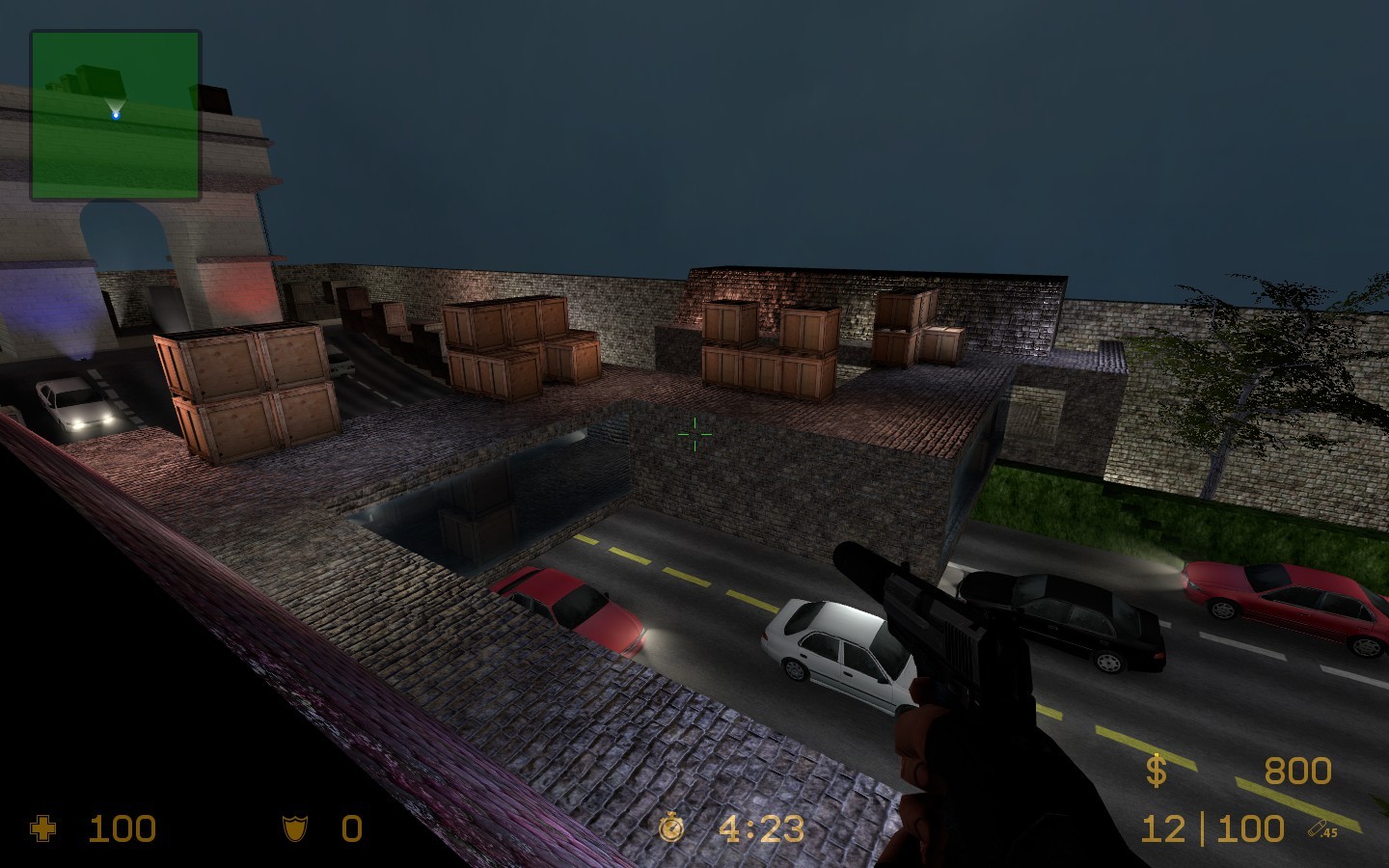The height and width of the screenshot is (868, 1389).
Task: Click the 800 money amount
Action: [1297, 772]
